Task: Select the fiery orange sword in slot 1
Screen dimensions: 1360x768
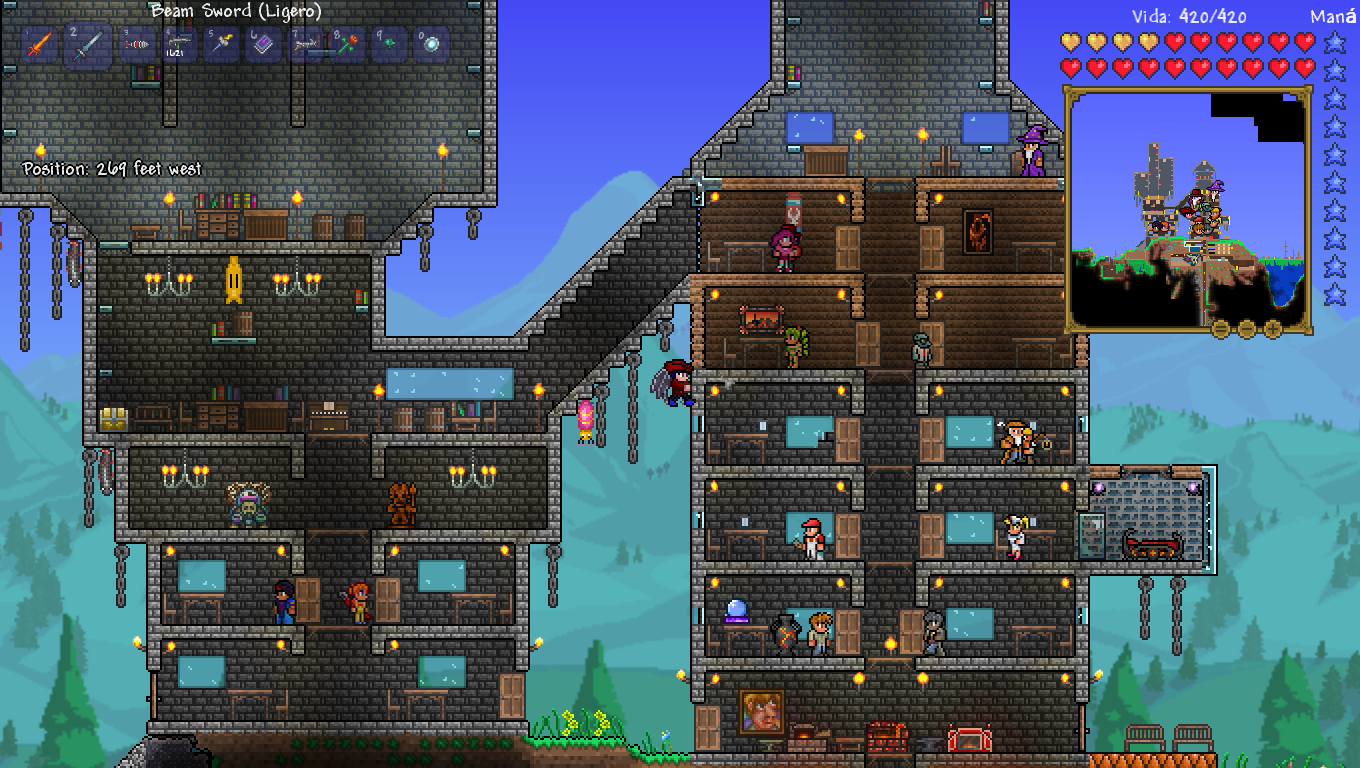Action: (38, 45)
